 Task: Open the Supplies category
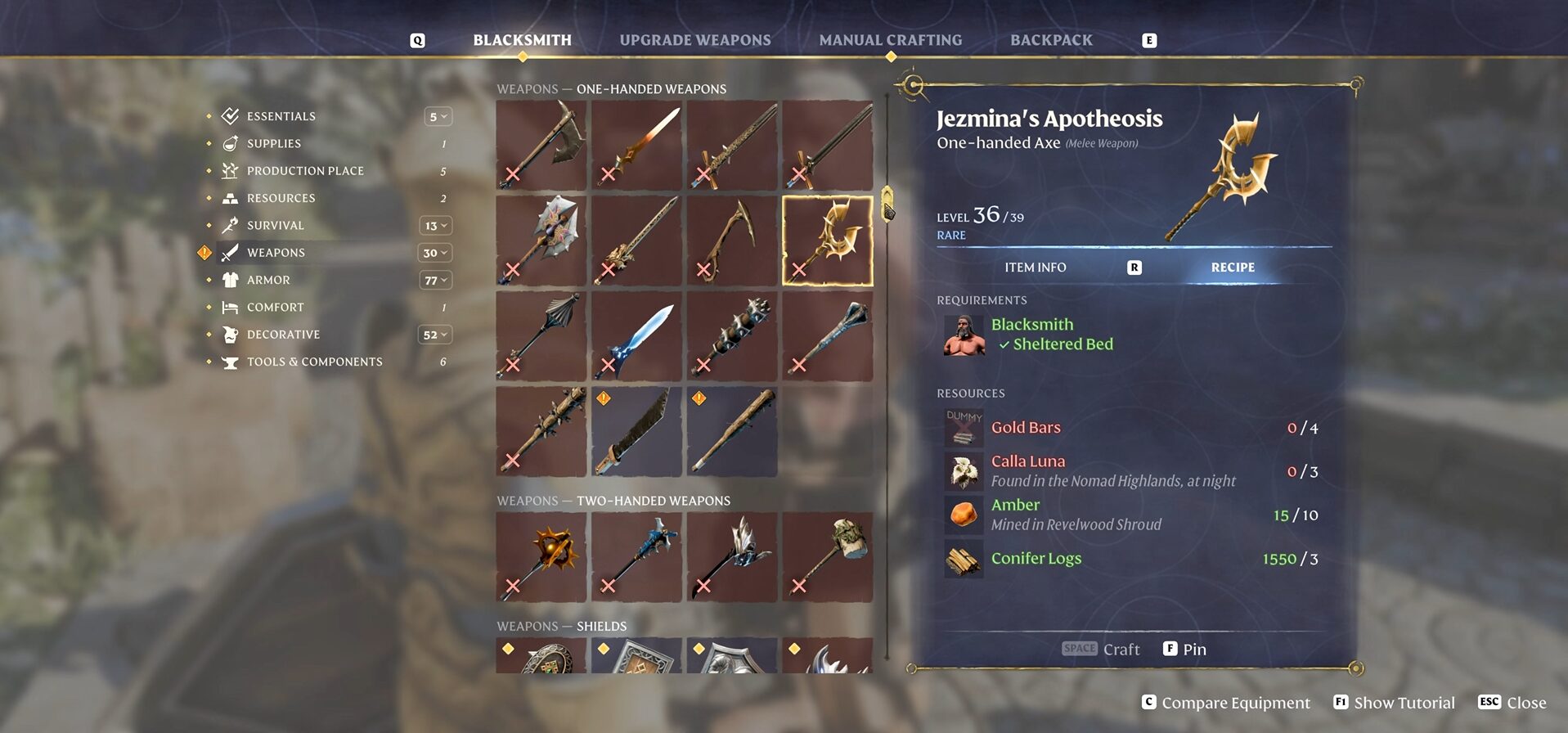[x=273, y=143]
